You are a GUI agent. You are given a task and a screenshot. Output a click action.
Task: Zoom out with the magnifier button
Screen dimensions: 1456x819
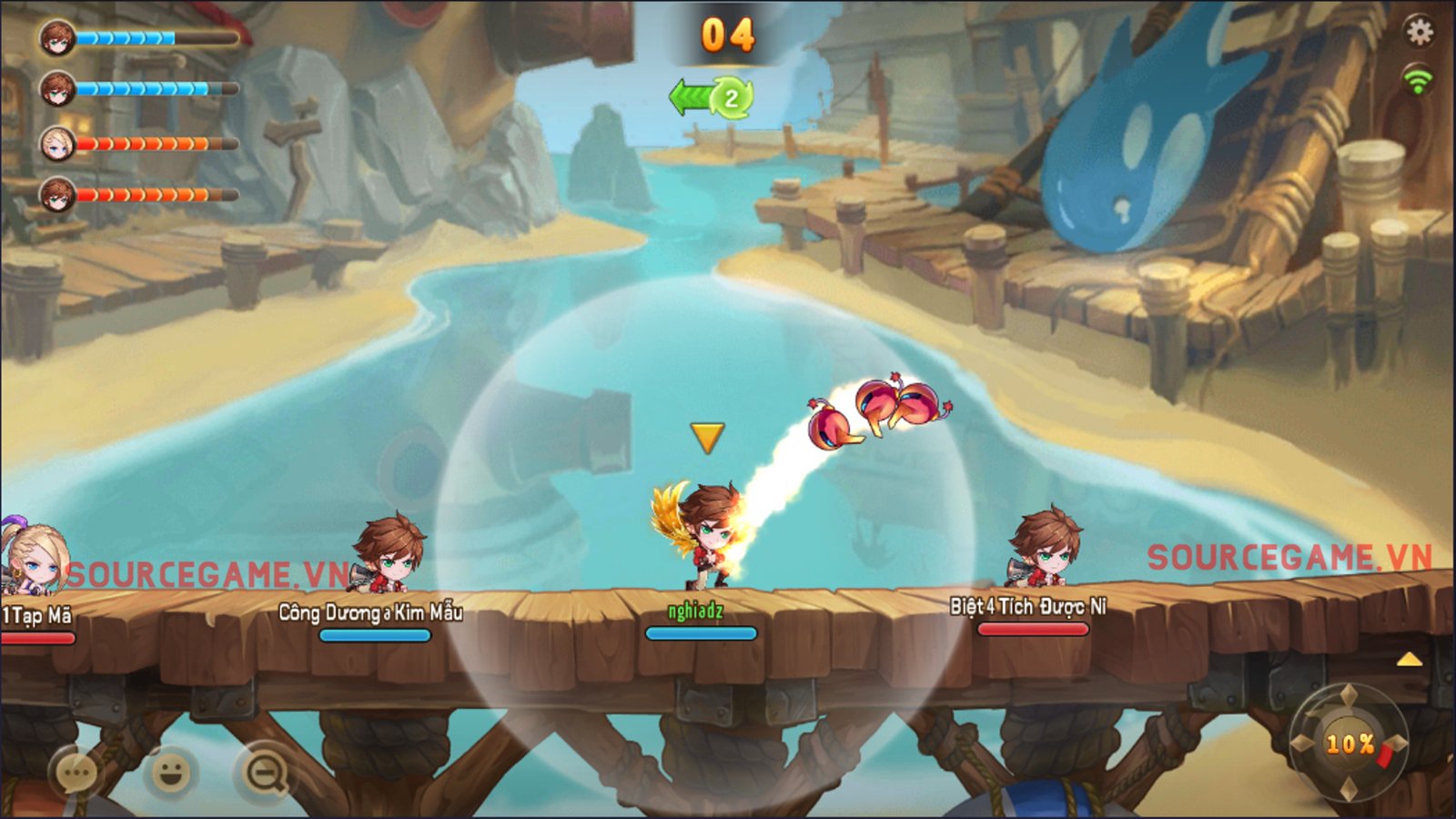265,773
